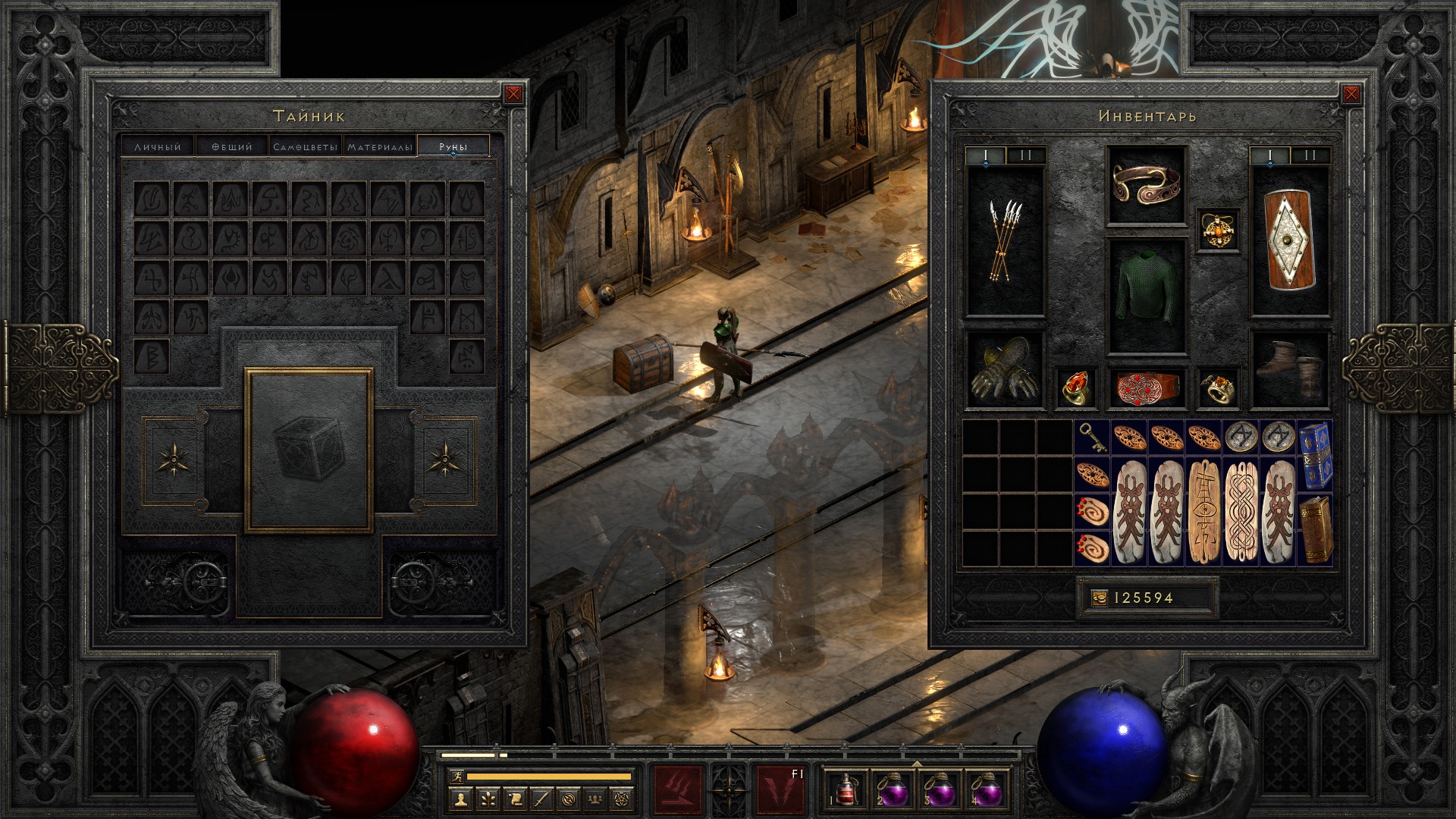Select the Материалы stash tab
This screenshot has width=1456, height=819.
point(380,146)
